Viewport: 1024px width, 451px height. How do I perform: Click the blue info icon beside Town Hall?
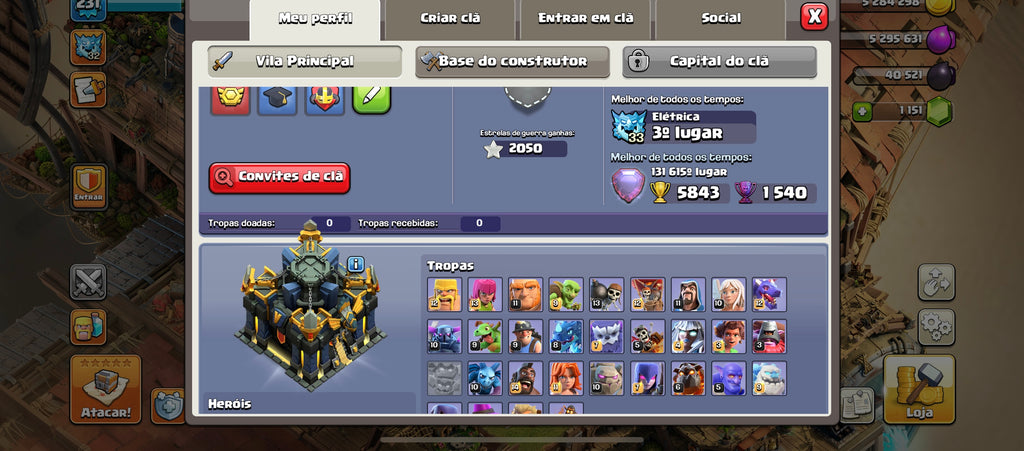356,264
